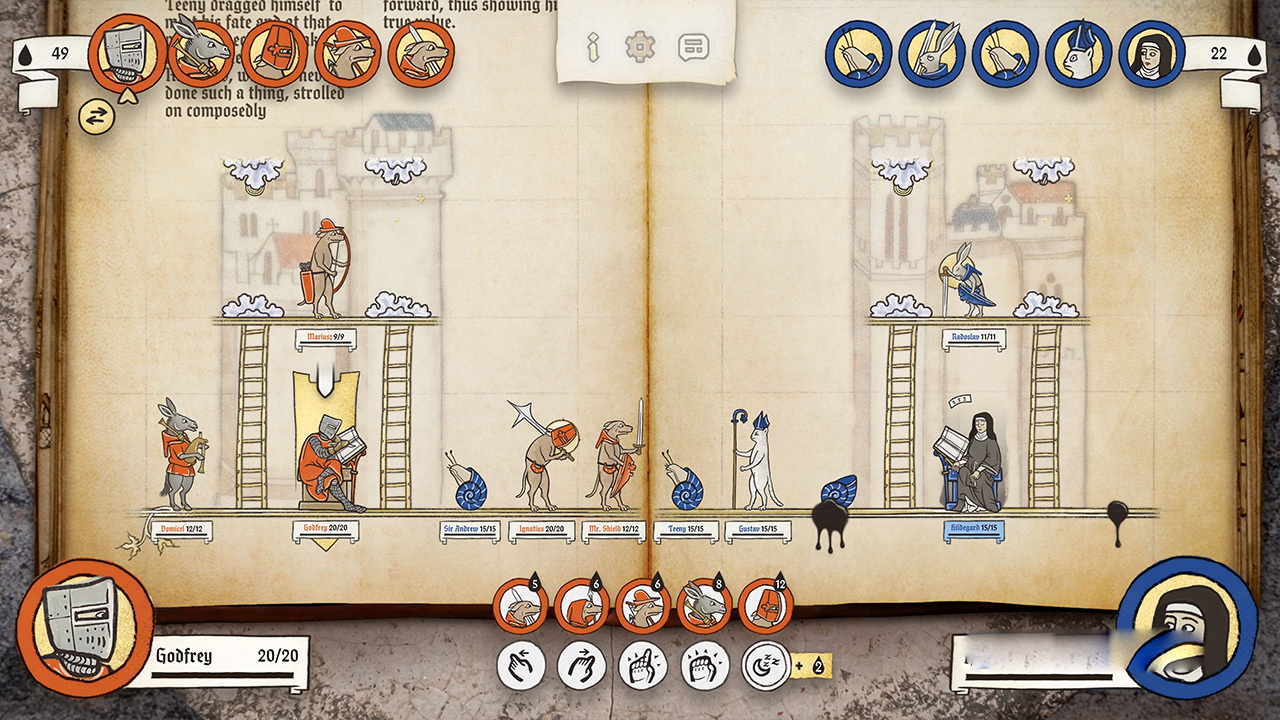Select the blue bishop cat portrait
The width and height of the screenshot is (1280, 720).
coord(1079,54)
